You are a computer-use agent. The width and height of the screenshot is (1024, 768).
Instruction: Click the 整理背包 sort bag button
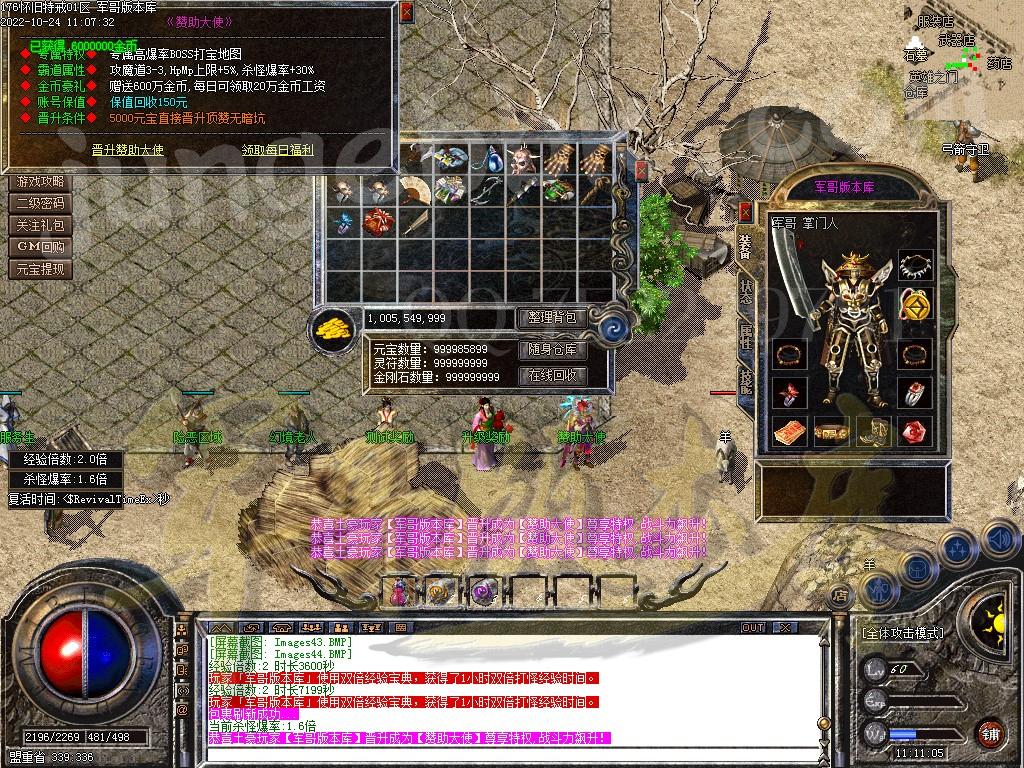(551, 317)
